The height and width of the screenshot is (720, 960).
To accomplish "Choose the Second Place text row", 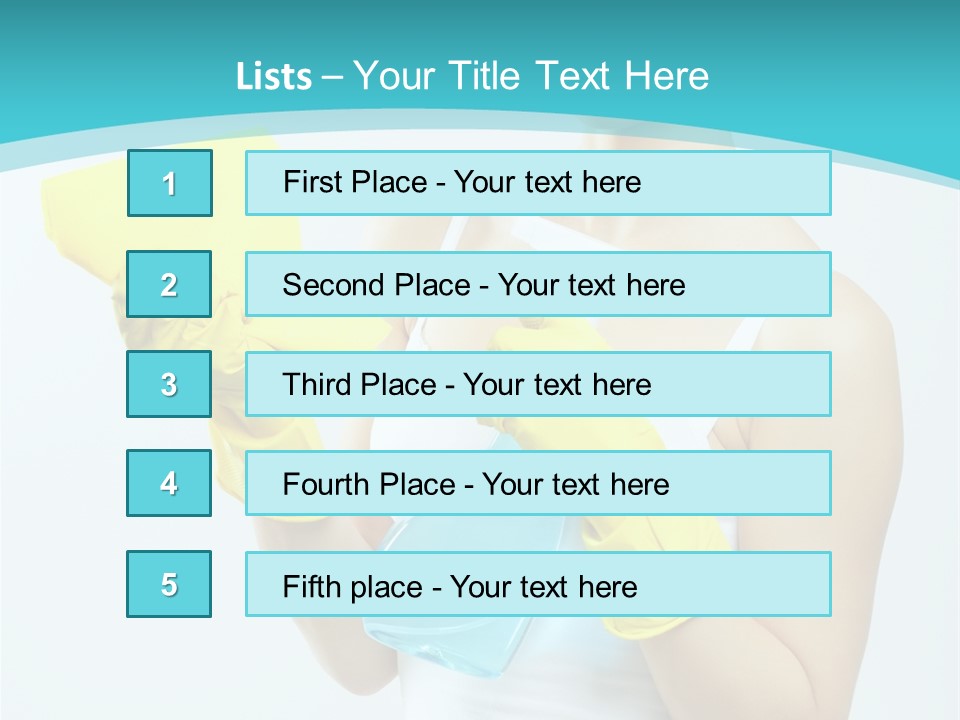I will point(538,284).
